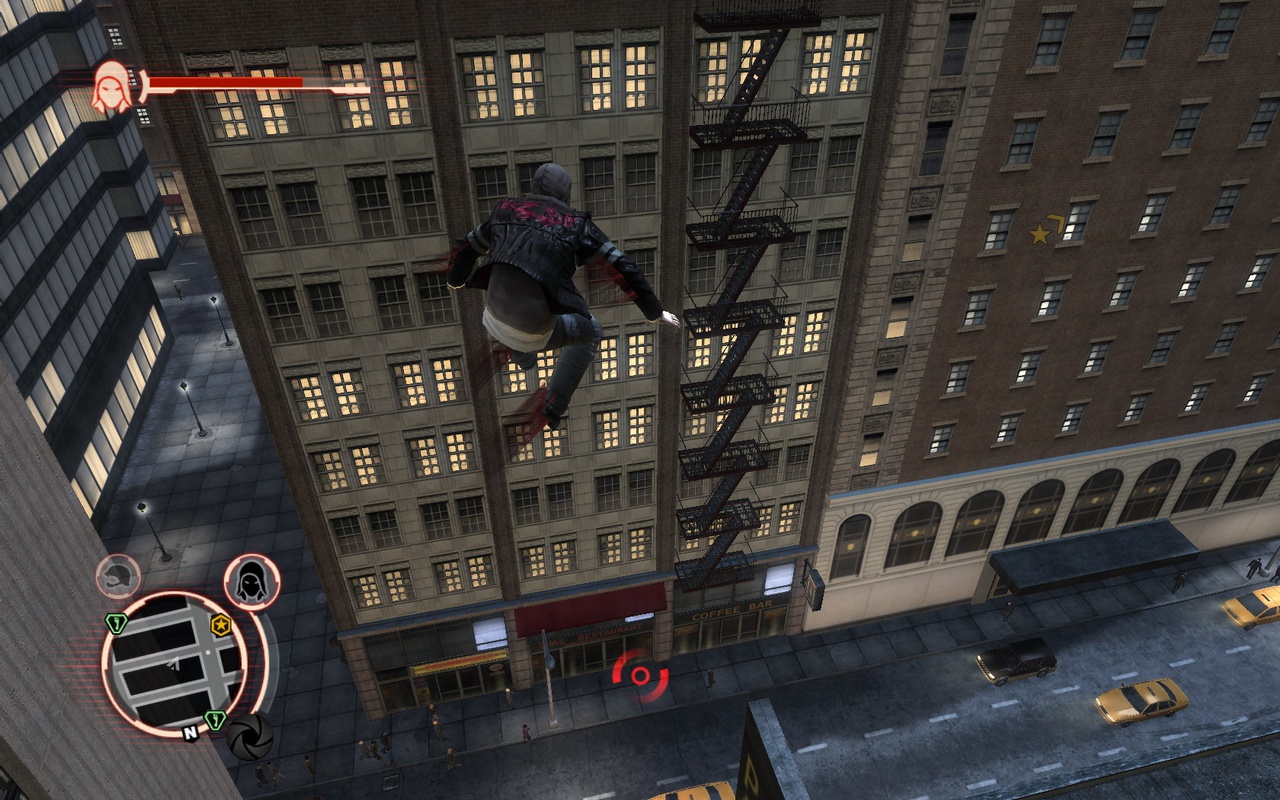Select the dimmed soldier helmet disguise icon
The width and height of the screenshot is (1280, 800).
click(x=118, y=576)
